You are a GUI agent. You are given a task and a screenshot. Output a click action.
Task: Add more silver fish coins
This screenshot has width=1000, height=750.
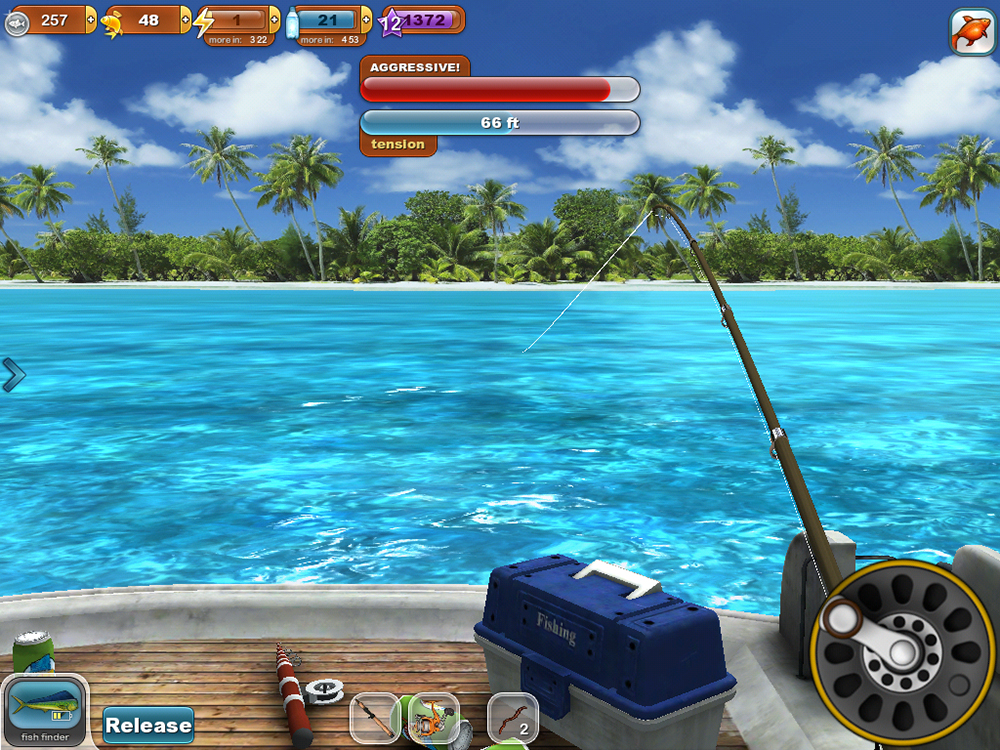tap(92, 20)
